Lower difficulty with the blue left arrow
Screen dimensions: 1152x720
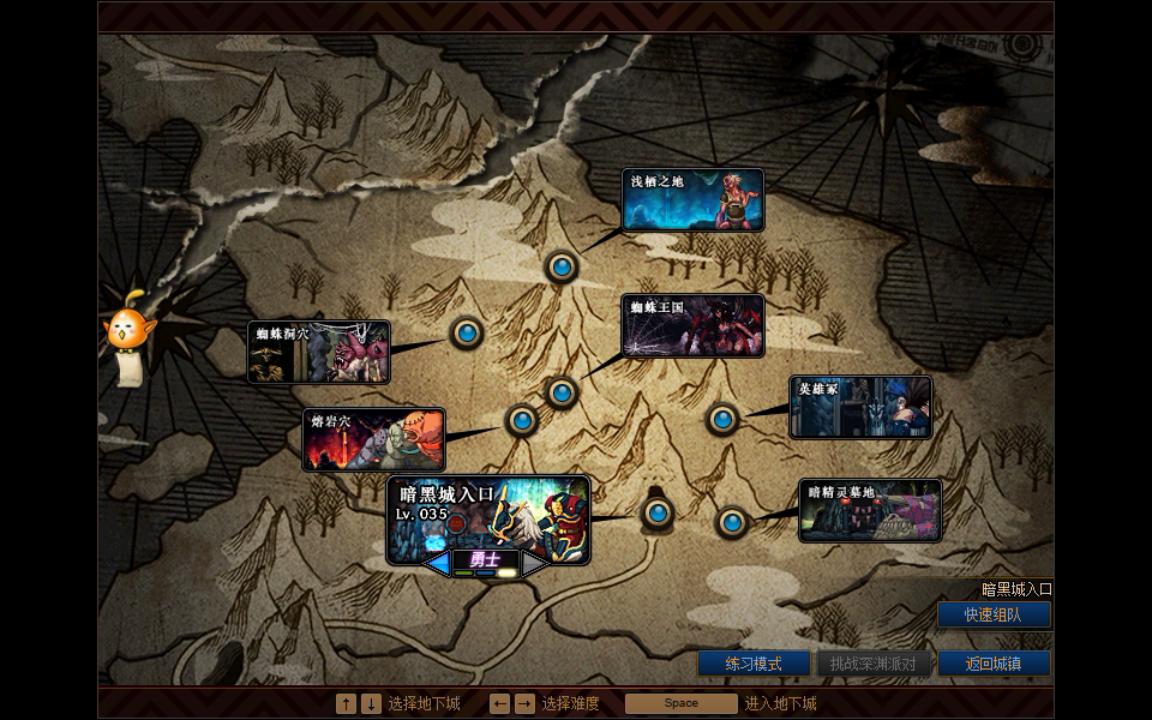click(437, 563)
